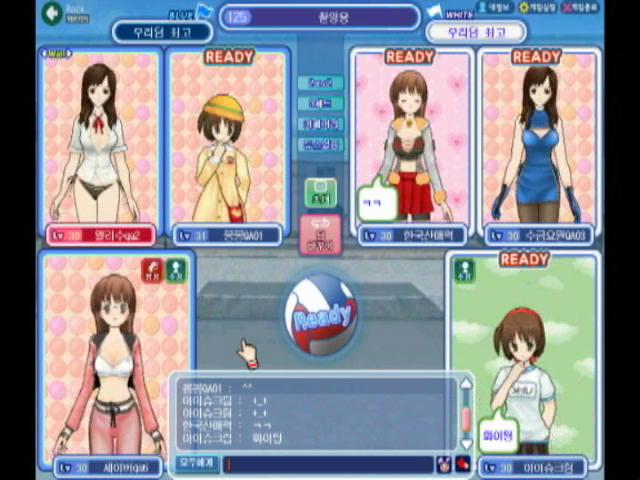Click the red icon at chat bar's end

tap(462, 464)
